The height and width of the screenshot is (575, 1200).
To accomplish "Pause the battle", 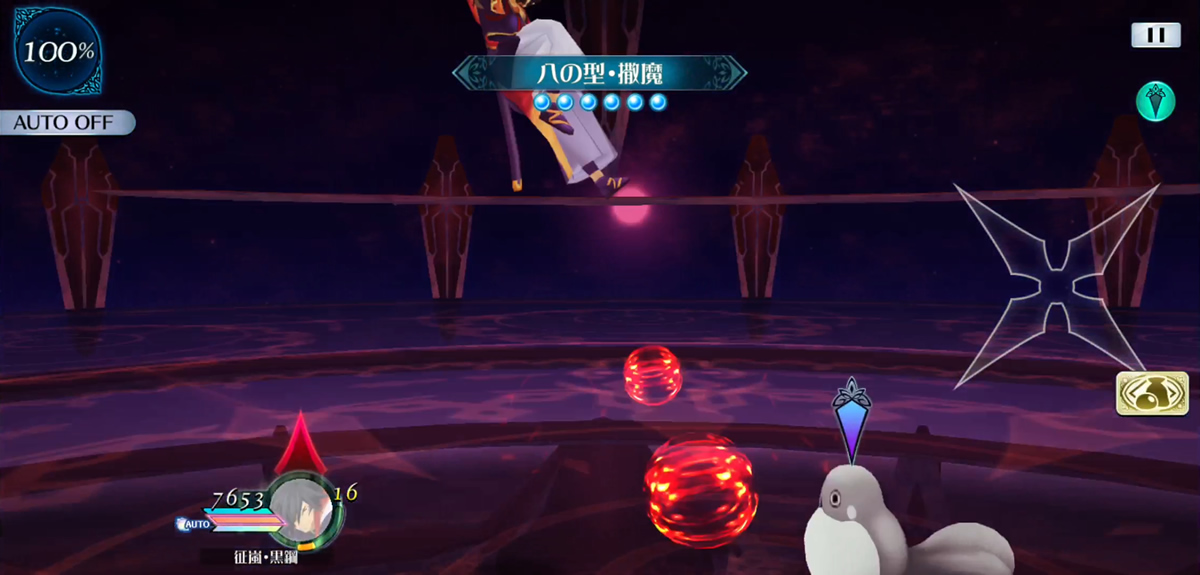I will coord(1155,35).
